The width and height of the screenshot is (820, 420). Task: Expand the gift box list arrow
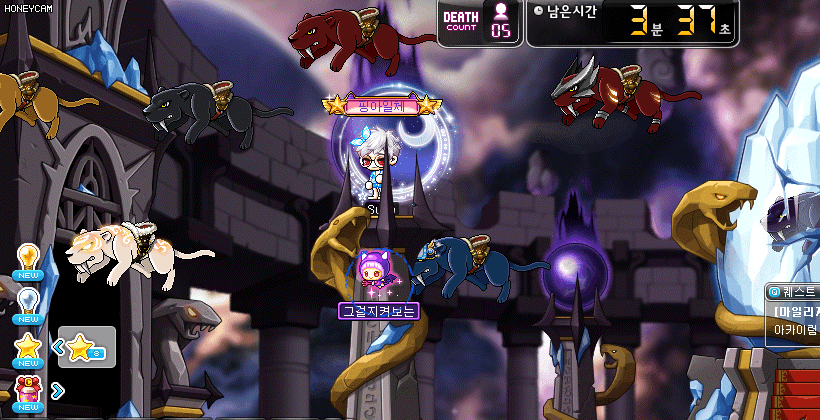click(57, 390)
